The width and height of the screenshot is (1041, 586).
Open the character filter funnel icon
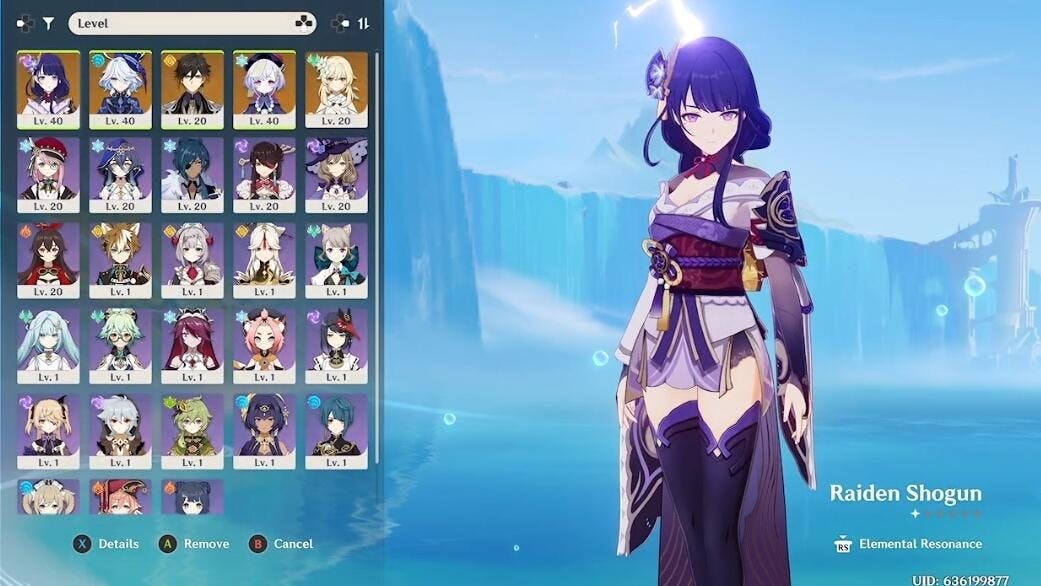pyautogui.click(x=48, y=23)
